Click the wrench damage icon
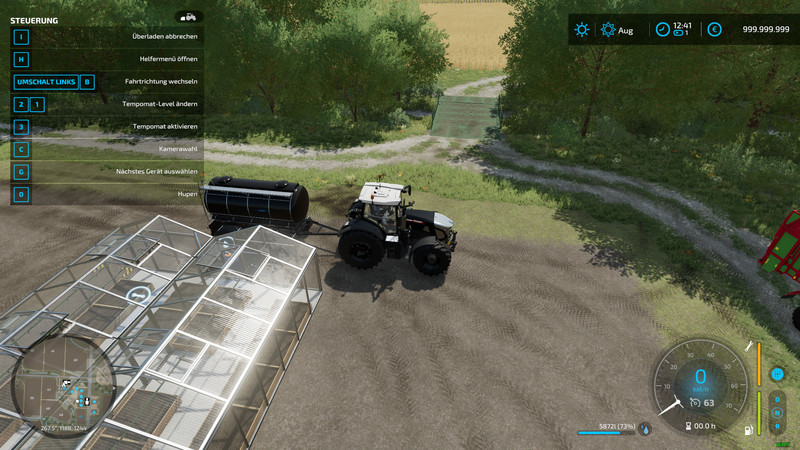The height and width of the screenshot is (450, 800). click(748, 345)
